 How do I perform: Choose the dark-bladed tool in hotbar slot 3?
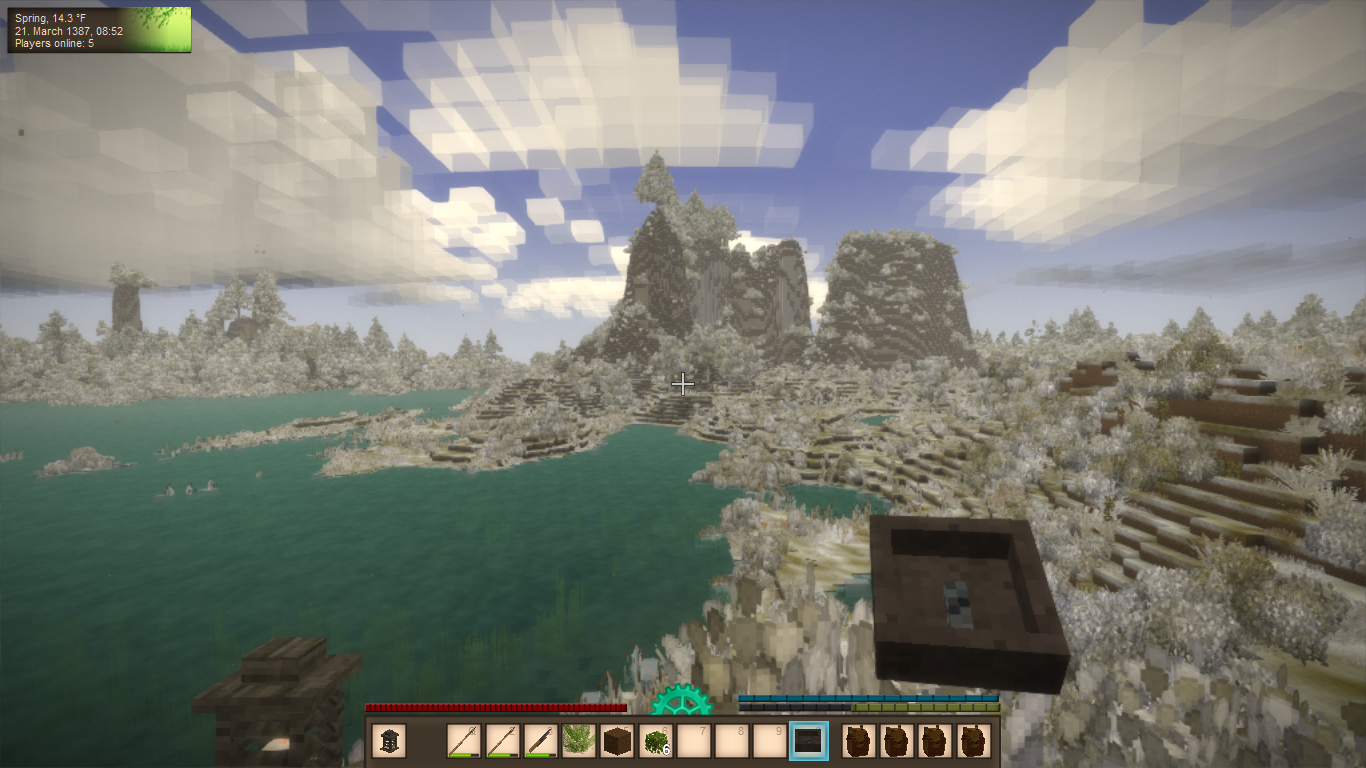pos(541,741)
